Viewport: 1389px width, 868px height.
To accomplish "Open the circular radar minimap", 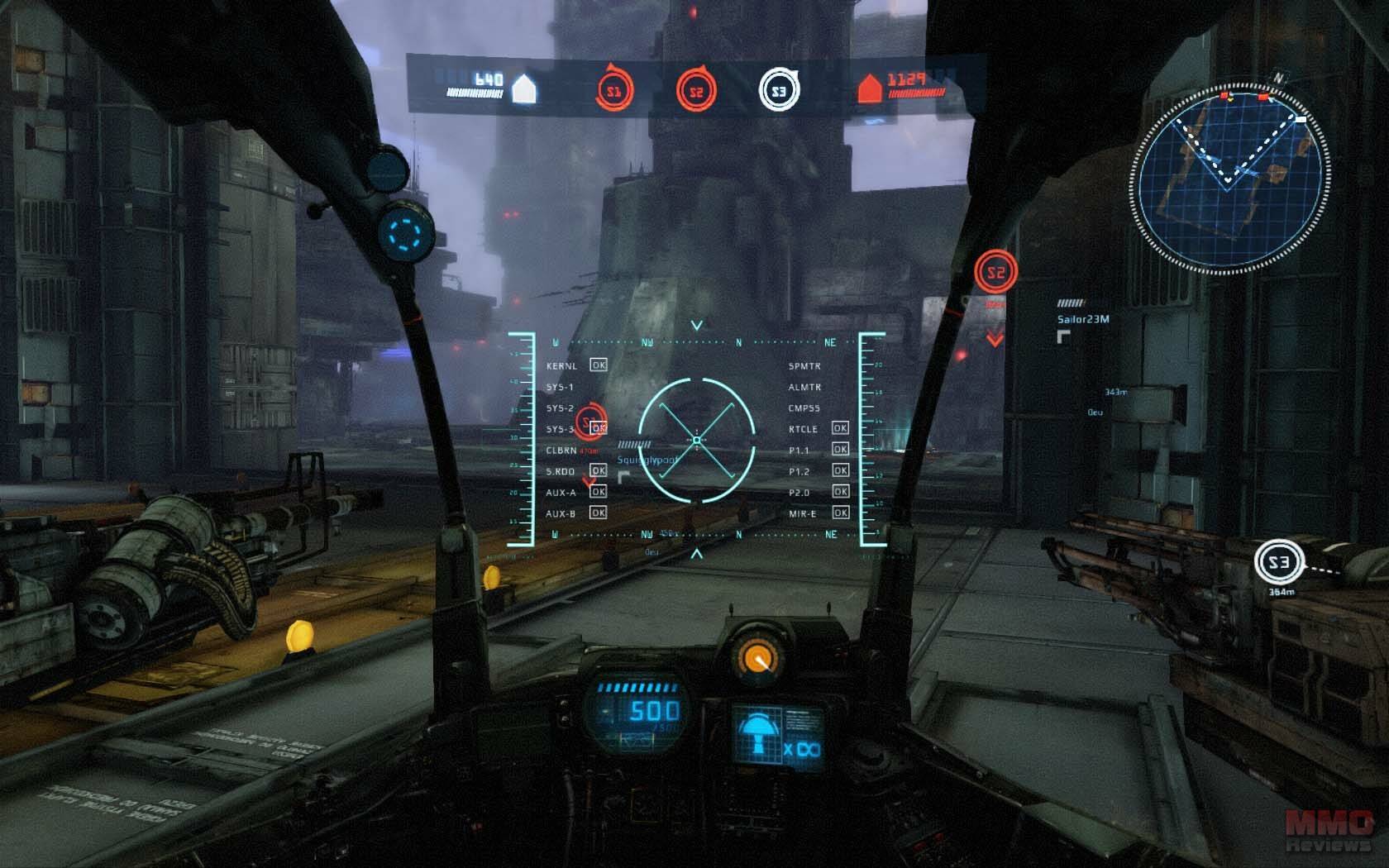I will point(1230,176).
